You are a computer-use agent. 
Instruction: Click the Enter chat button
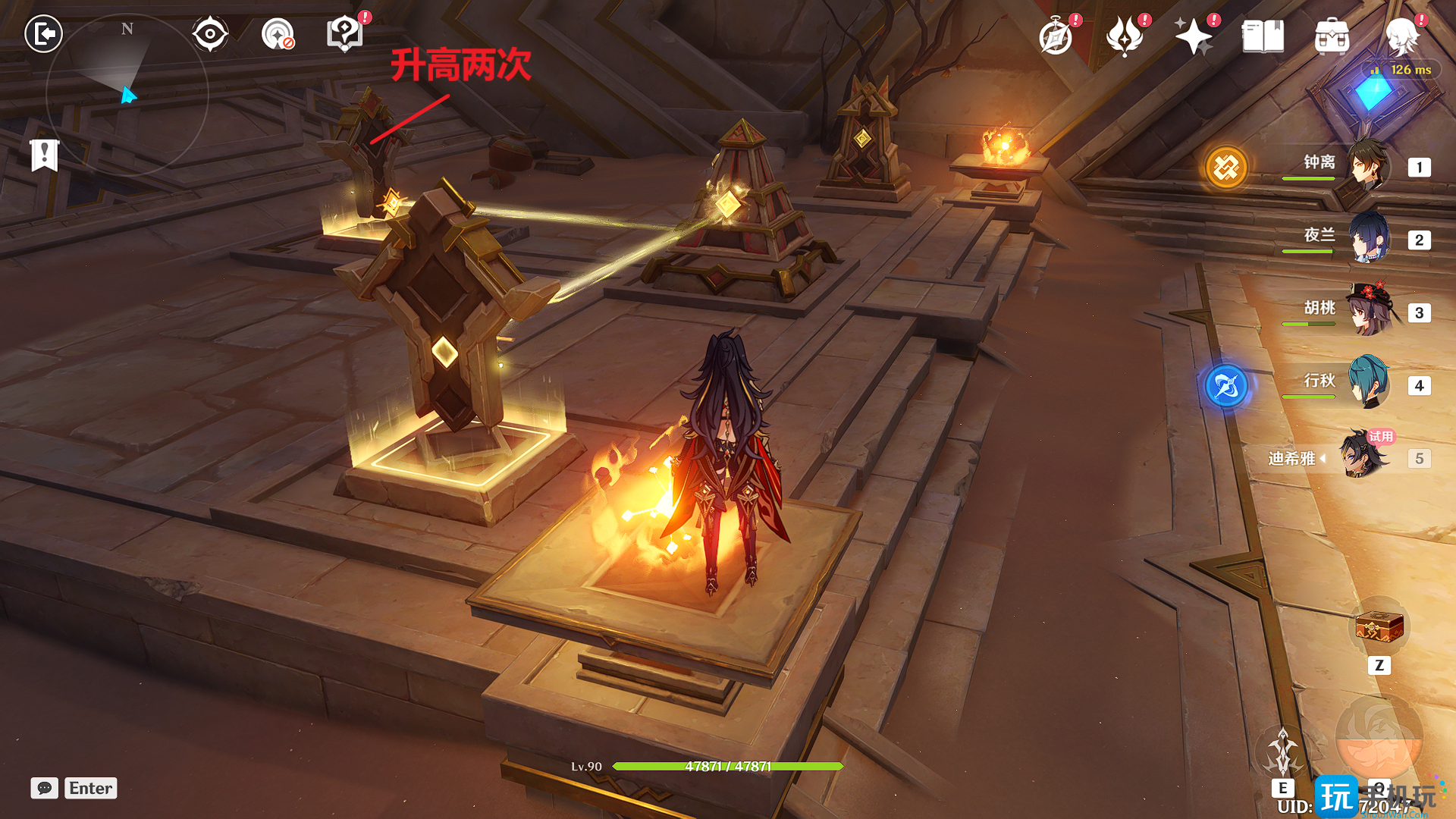point(89,788)
